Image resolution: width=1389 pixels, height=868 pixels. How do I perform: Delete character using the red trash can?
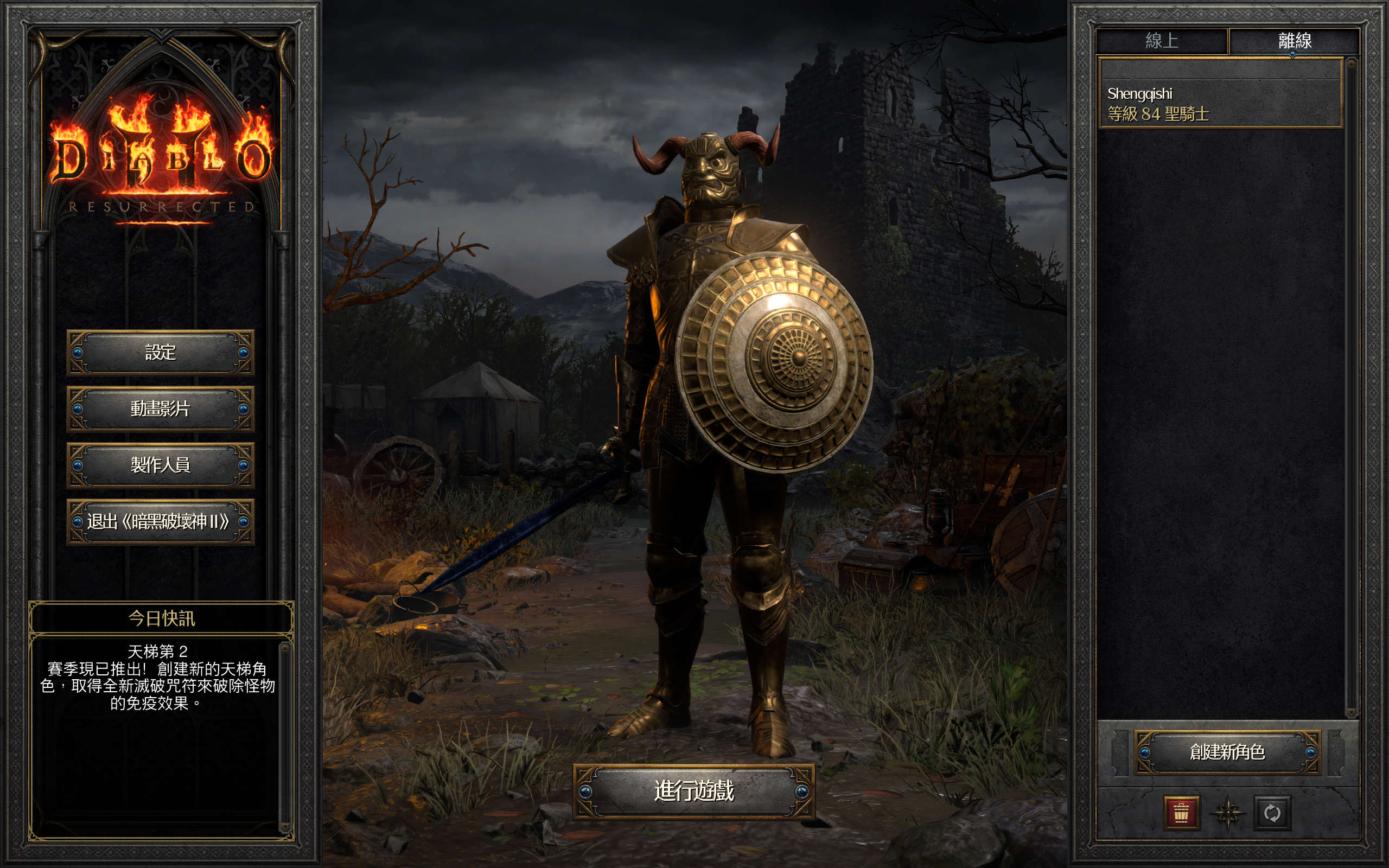1181,813
